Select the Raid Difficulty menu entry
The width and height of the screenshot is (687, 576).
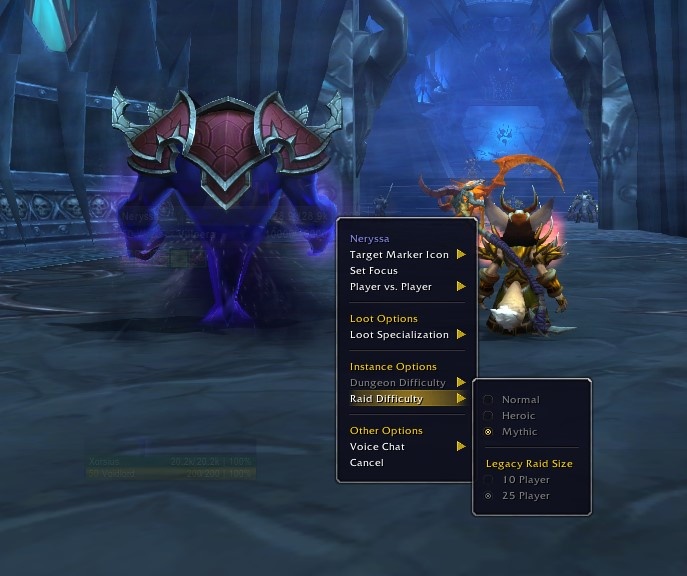(387, 399)
